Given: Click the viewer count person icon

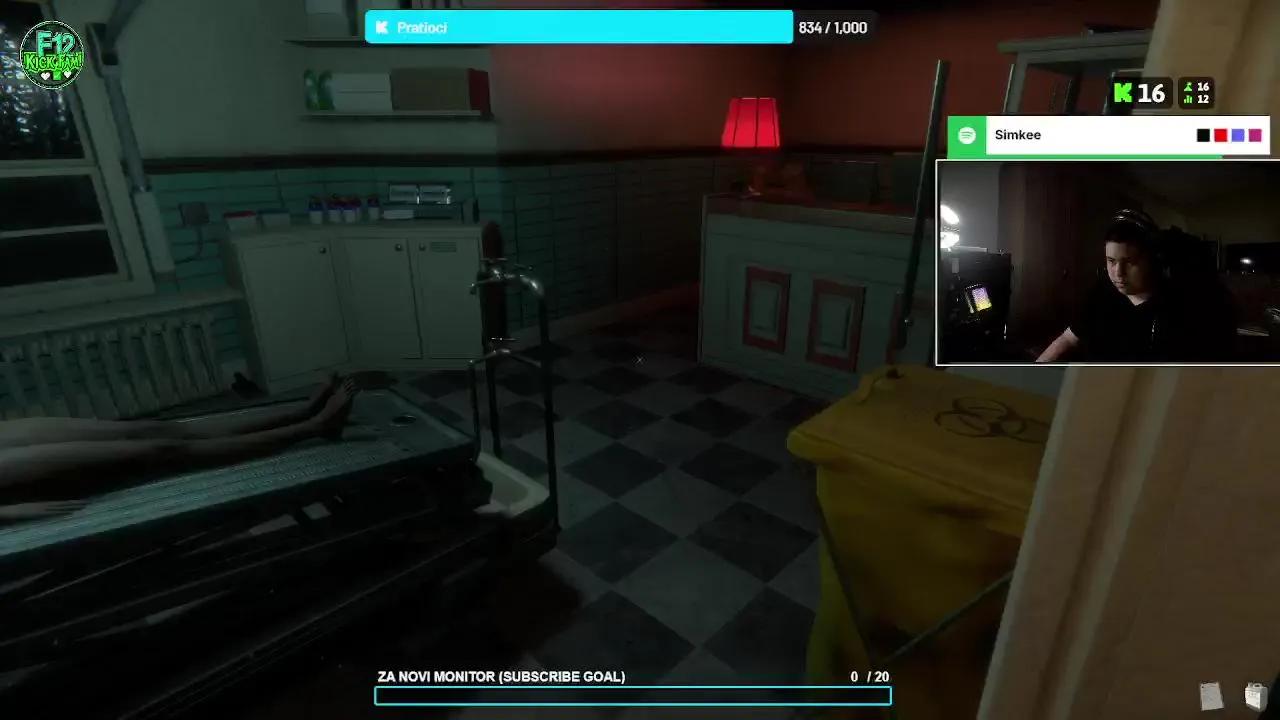Looking at the screenshot, I should [1189, 88].
